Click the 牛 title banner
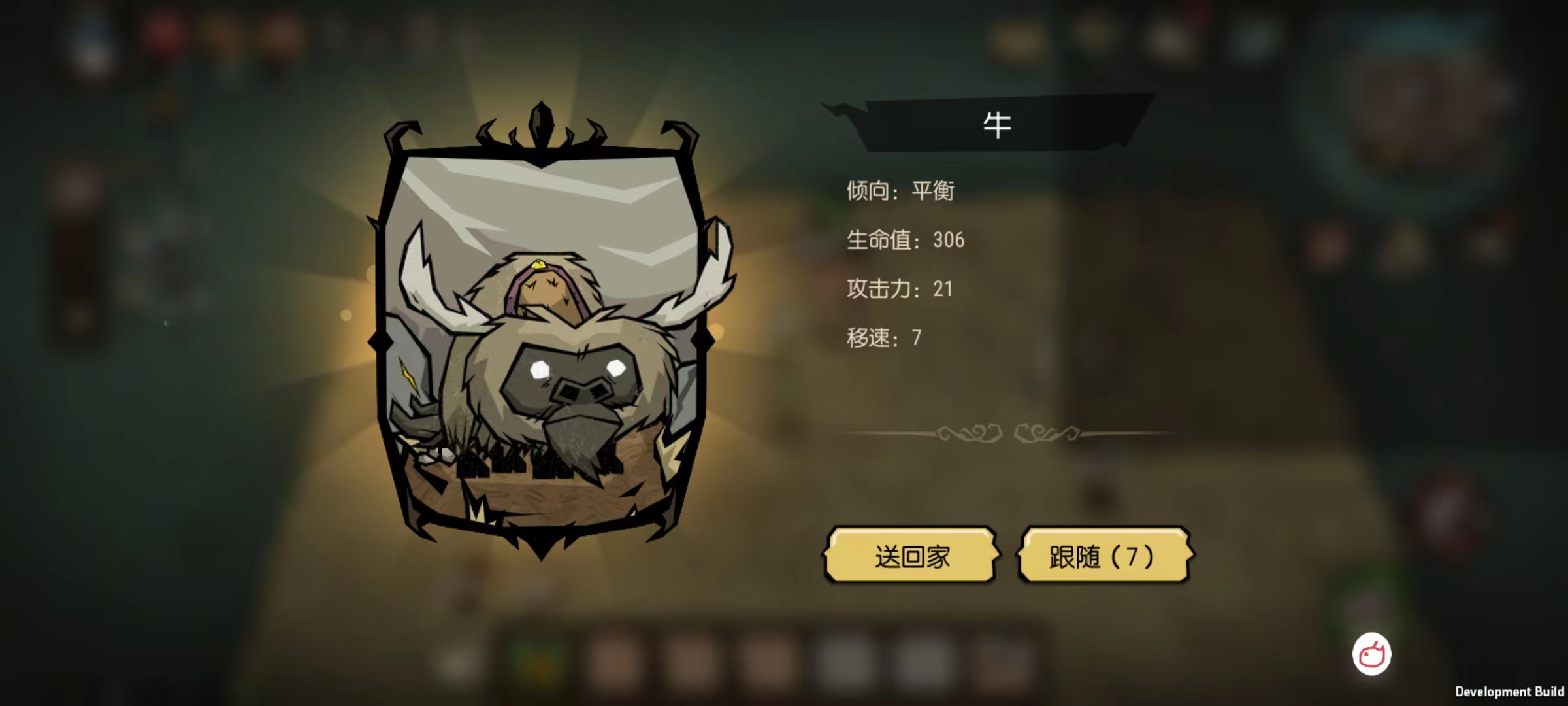 click(998, 126)
